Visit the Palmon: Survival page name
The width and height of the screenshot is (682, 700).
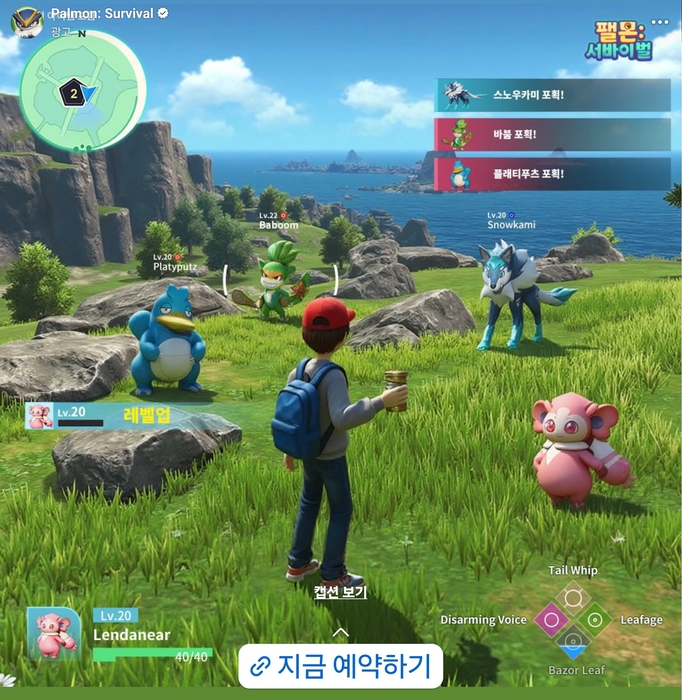click(101, 13)
